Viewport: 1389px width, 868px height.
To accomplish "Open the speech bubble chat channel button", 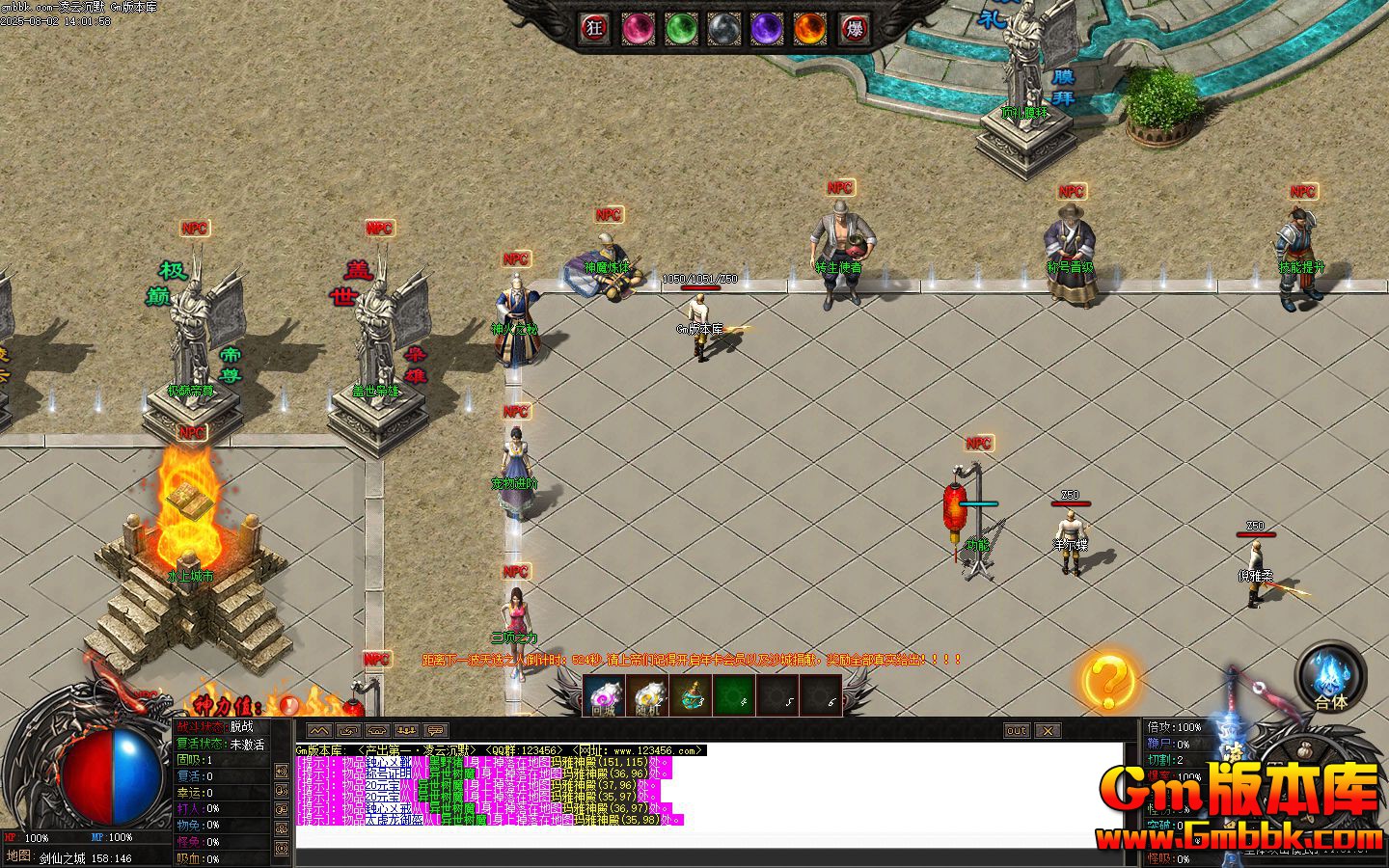I will point(435,731).
